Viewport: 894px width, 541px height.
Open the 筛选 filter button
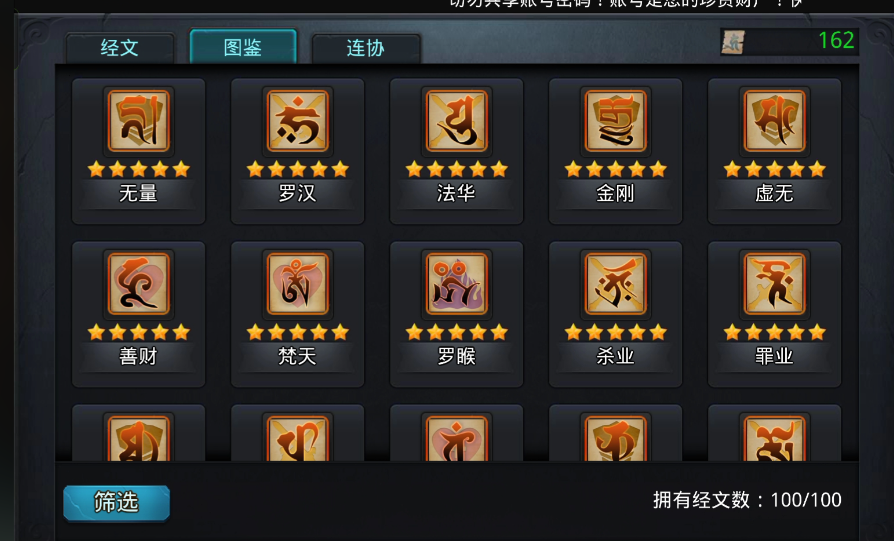click(x=116, y=502)
